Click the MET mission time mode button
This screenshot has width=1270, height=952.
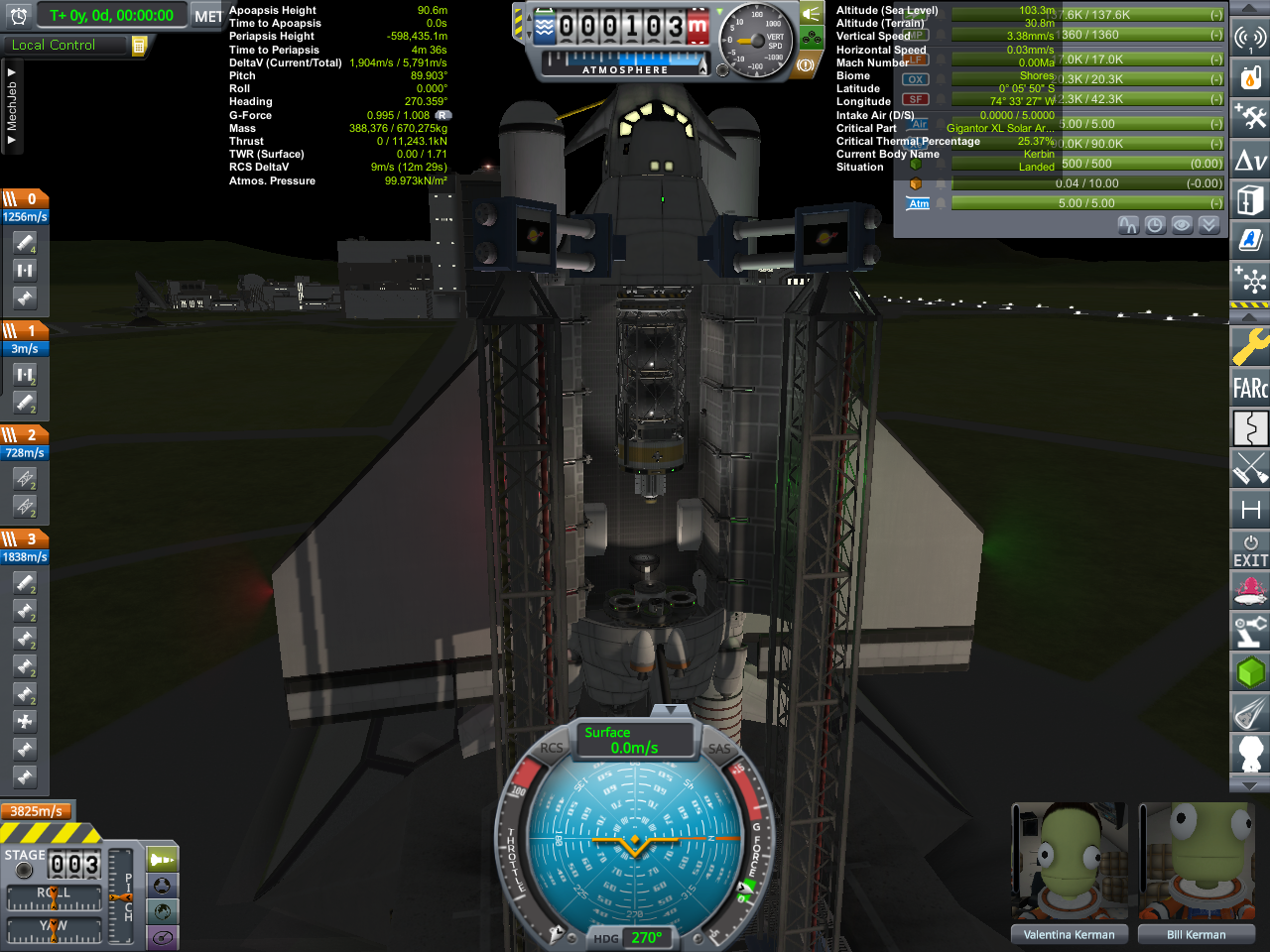pos(207,16)
